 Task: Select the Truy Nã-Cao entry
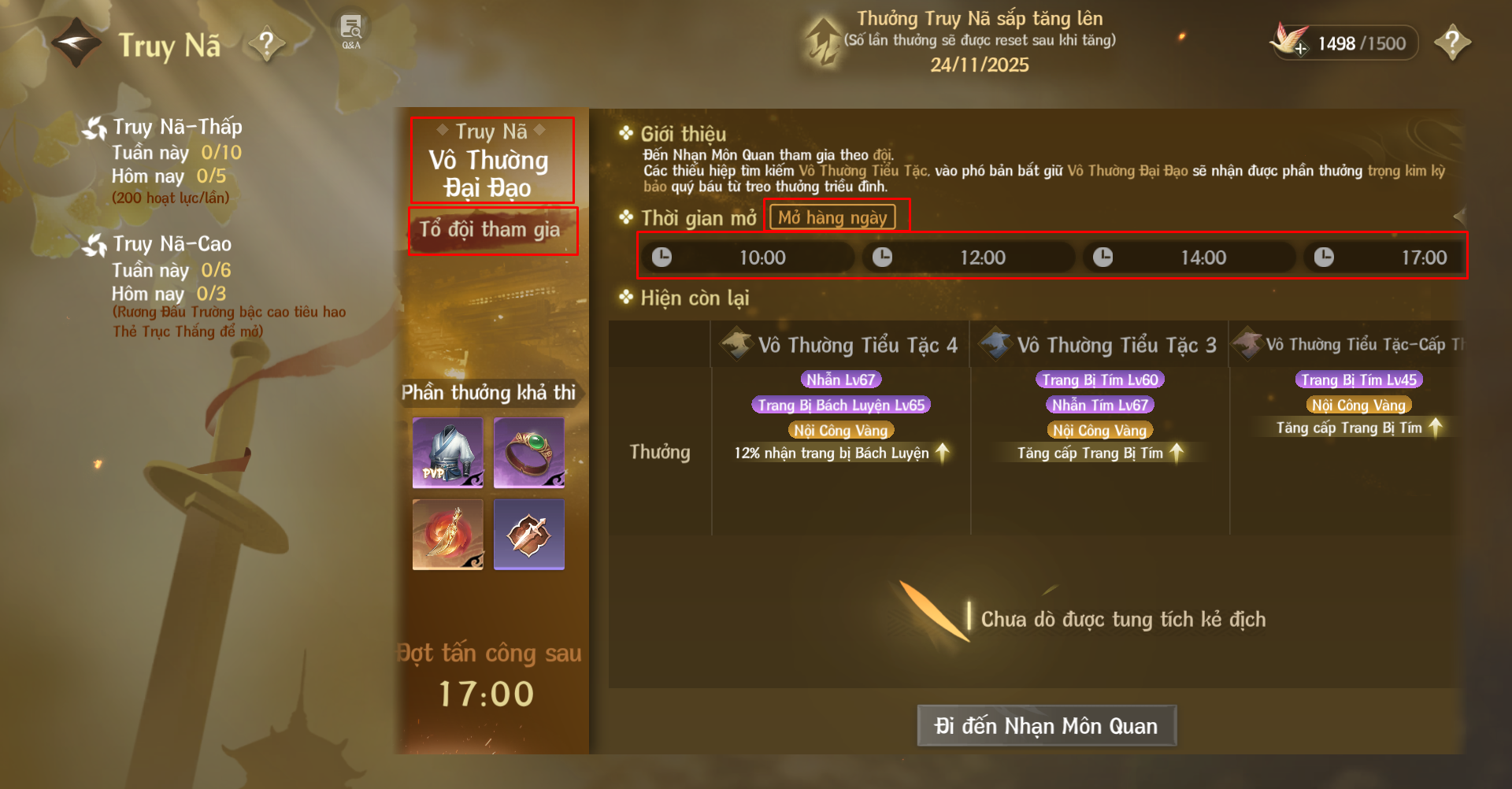[x=171, y=244]
